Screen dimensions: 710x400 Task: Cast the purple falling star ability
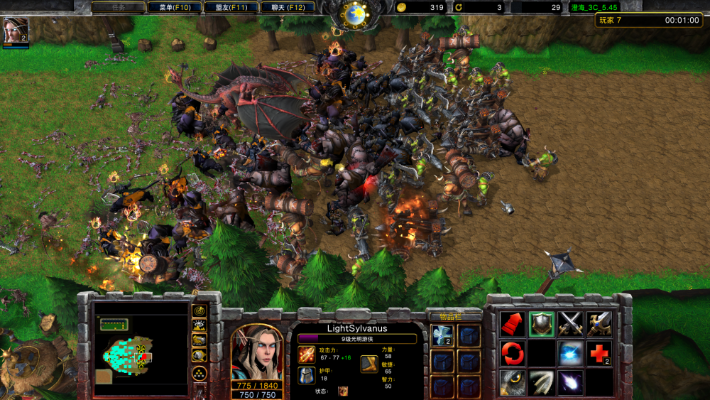tap(571, 382)
